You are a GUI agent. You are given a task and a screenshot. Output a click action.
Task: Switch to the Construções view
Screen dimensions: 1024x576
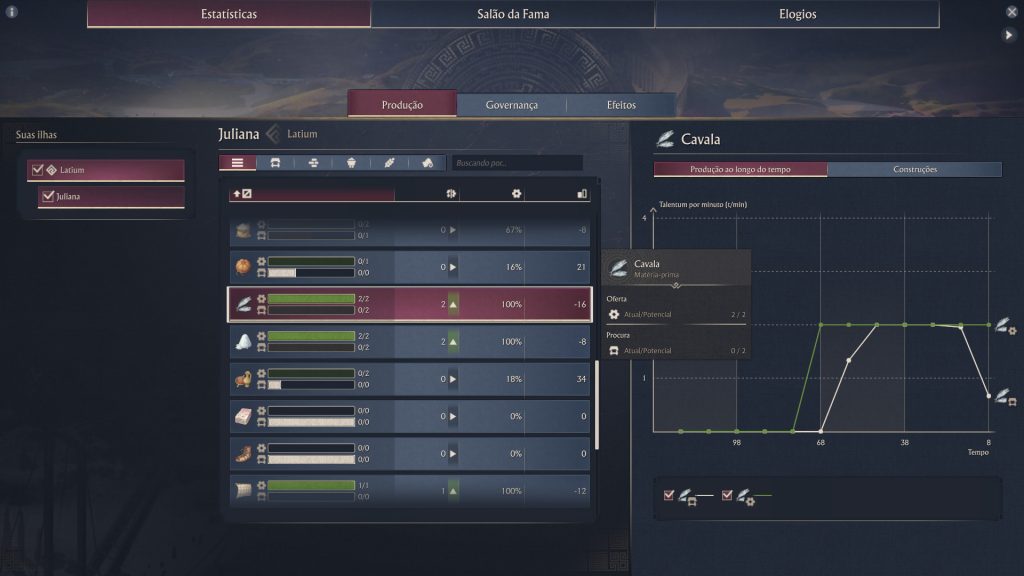pos(914,169)
